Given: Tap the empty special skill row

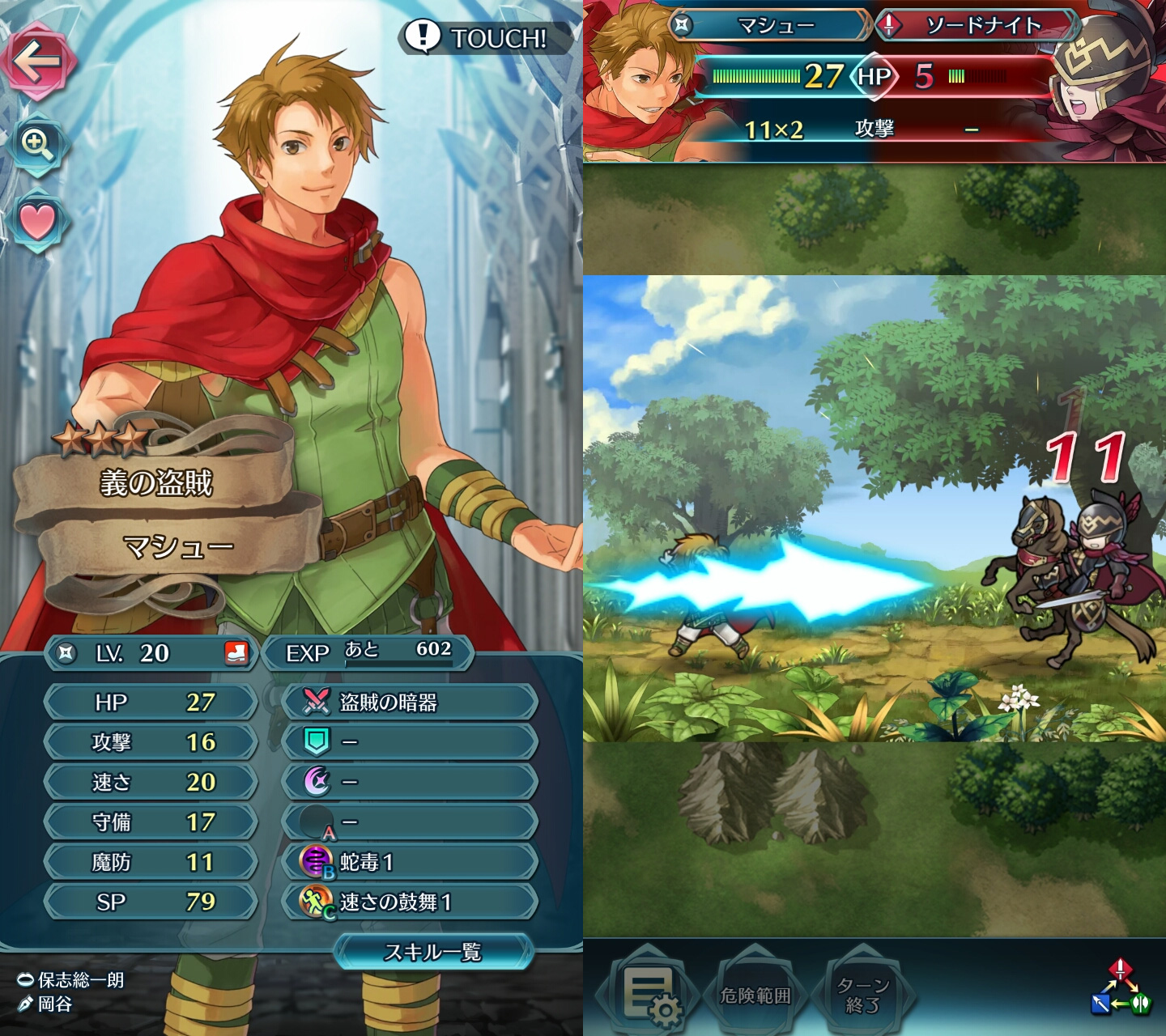Looking at the screenshot, I should coord(410,782).
